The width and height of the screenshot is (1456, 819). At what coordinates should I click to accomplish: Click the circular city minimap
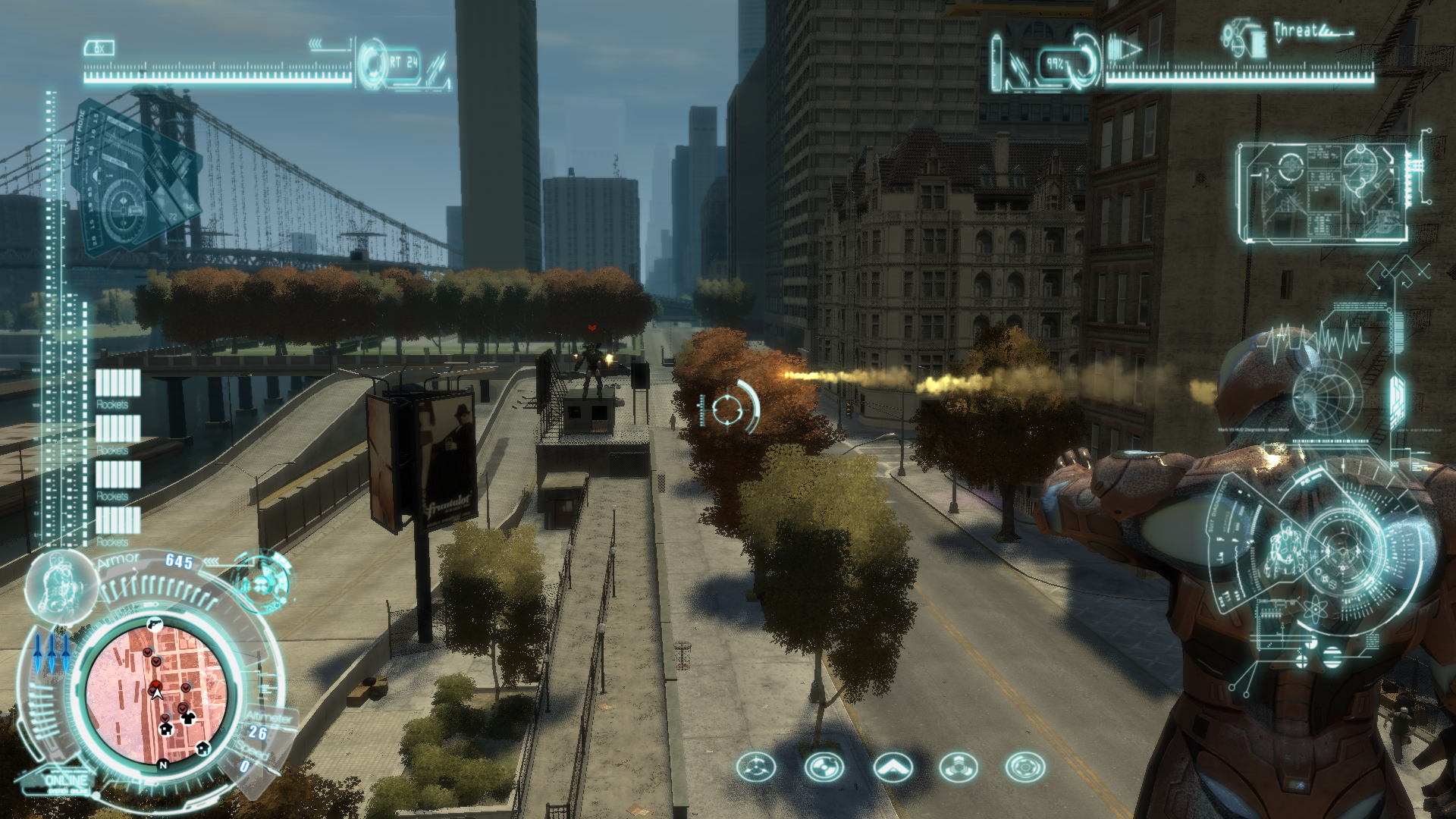pyautogui.click(x=157, y=692)
